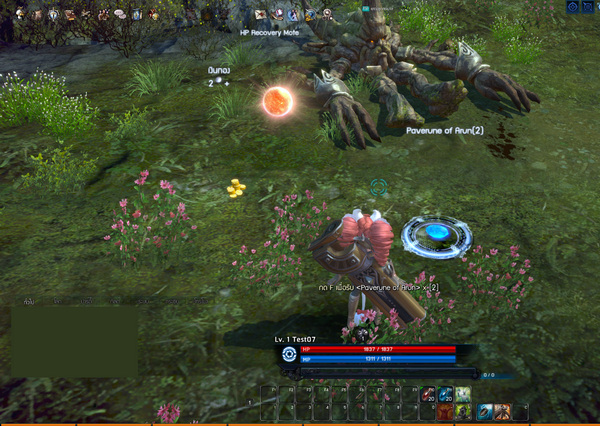Activate the green skill icon on the hotbar

pos(462,394)
